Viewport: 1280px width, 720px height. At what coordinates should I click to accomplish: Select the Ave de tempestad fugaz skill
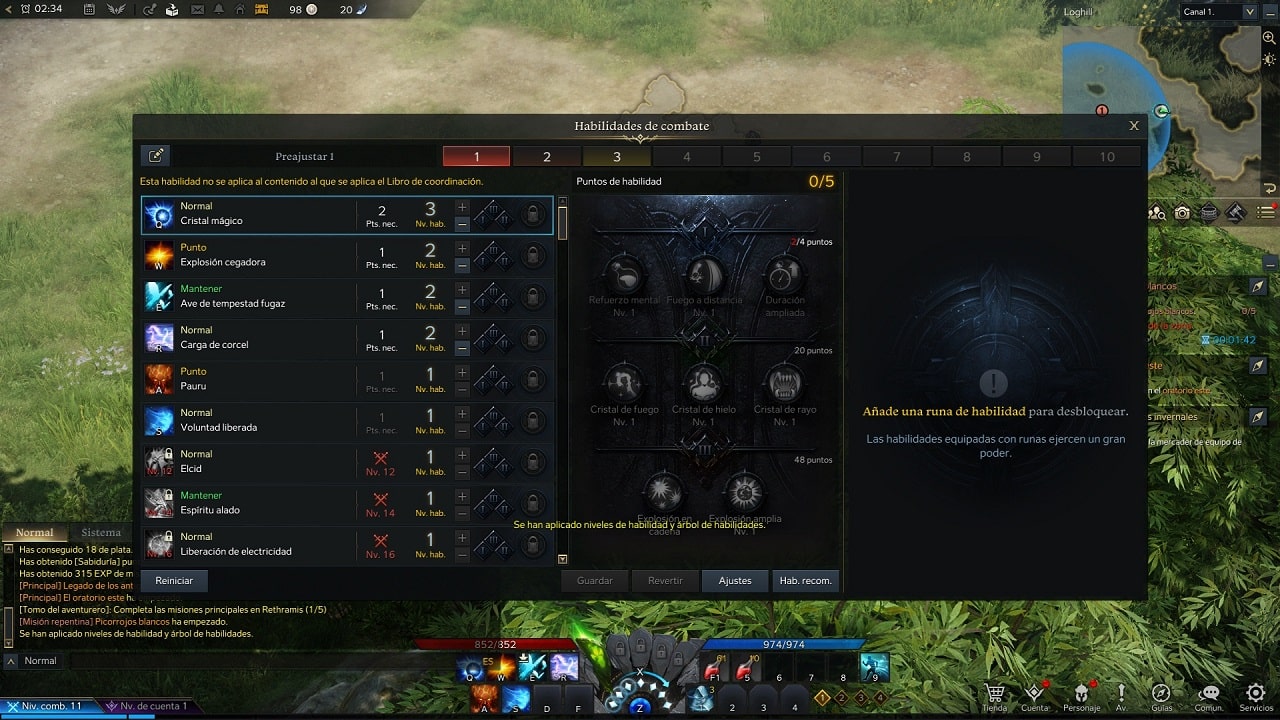tap(250, 297)
